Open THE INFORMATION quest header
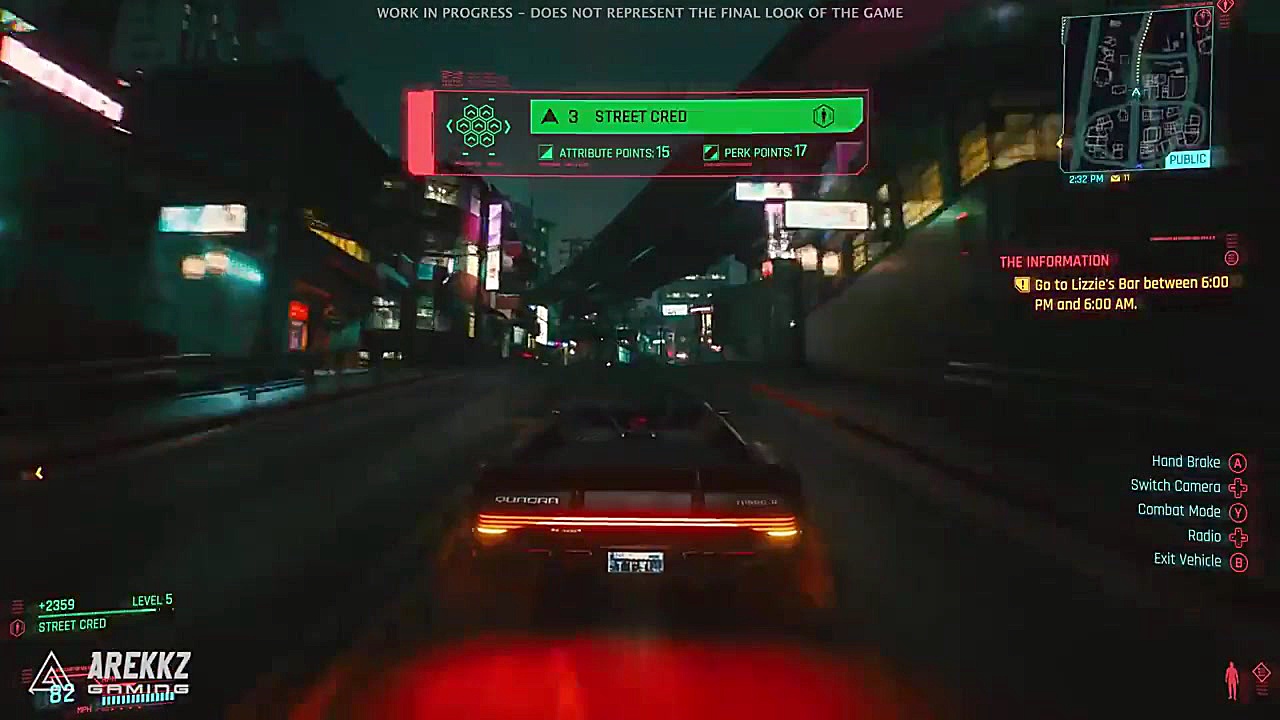 pyautogui.click(x=1053, y=260)
